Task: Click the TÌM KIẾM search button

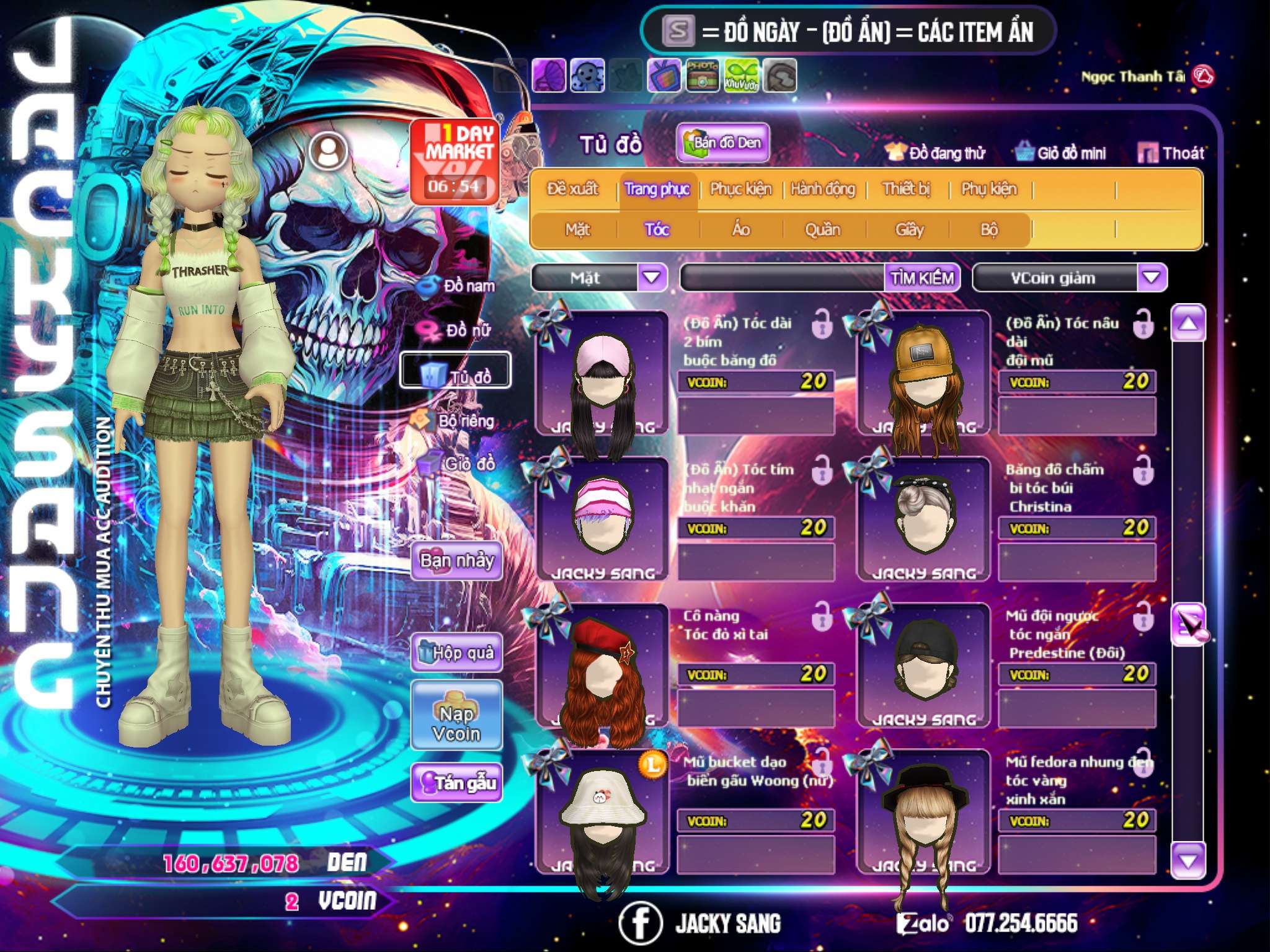Action: click(x=922, y=278)
